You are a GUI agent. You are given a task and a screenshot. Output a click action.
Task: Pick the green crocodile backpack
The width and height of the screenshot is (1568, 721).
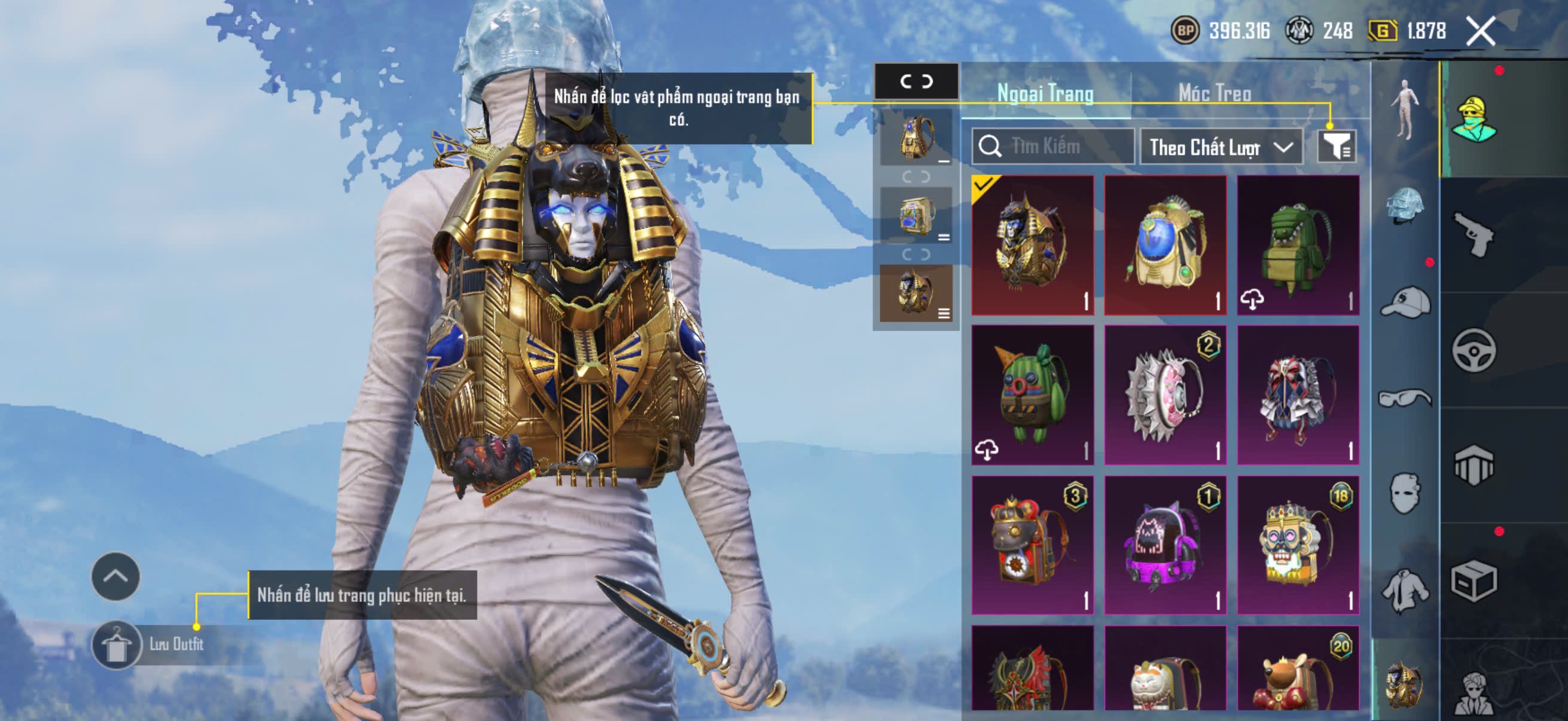coord(1298,245)
